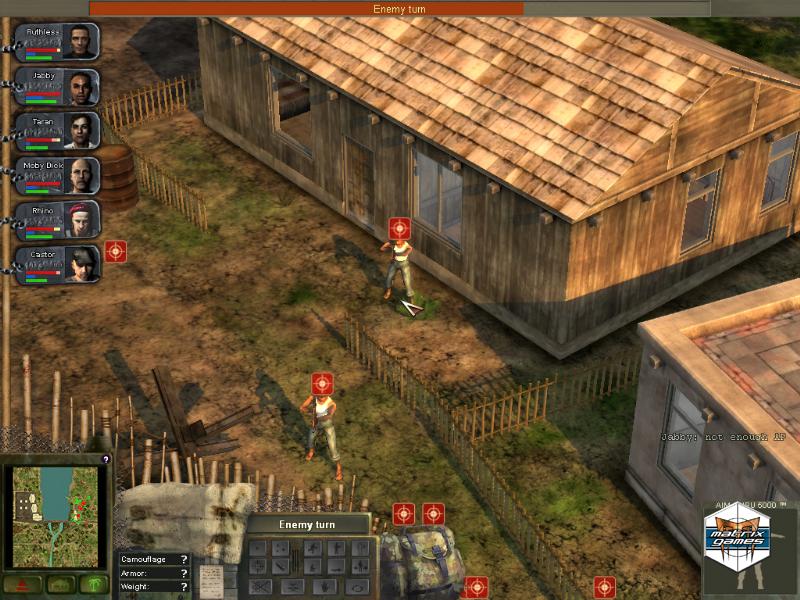Select Jabby's dog tag portrait
The height and width of the screenshot is (600, 800).
60,87
